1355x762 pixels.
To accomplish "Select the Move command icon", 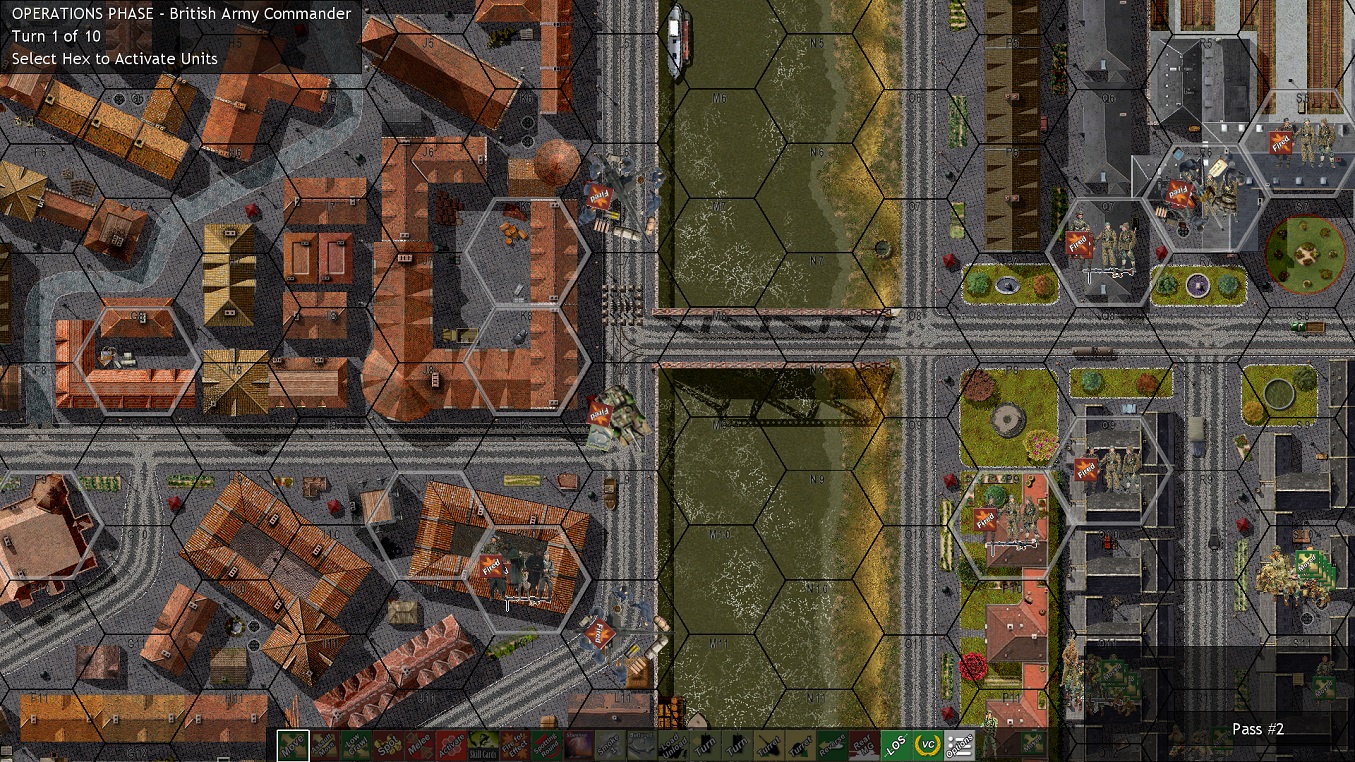I will 292,744.
